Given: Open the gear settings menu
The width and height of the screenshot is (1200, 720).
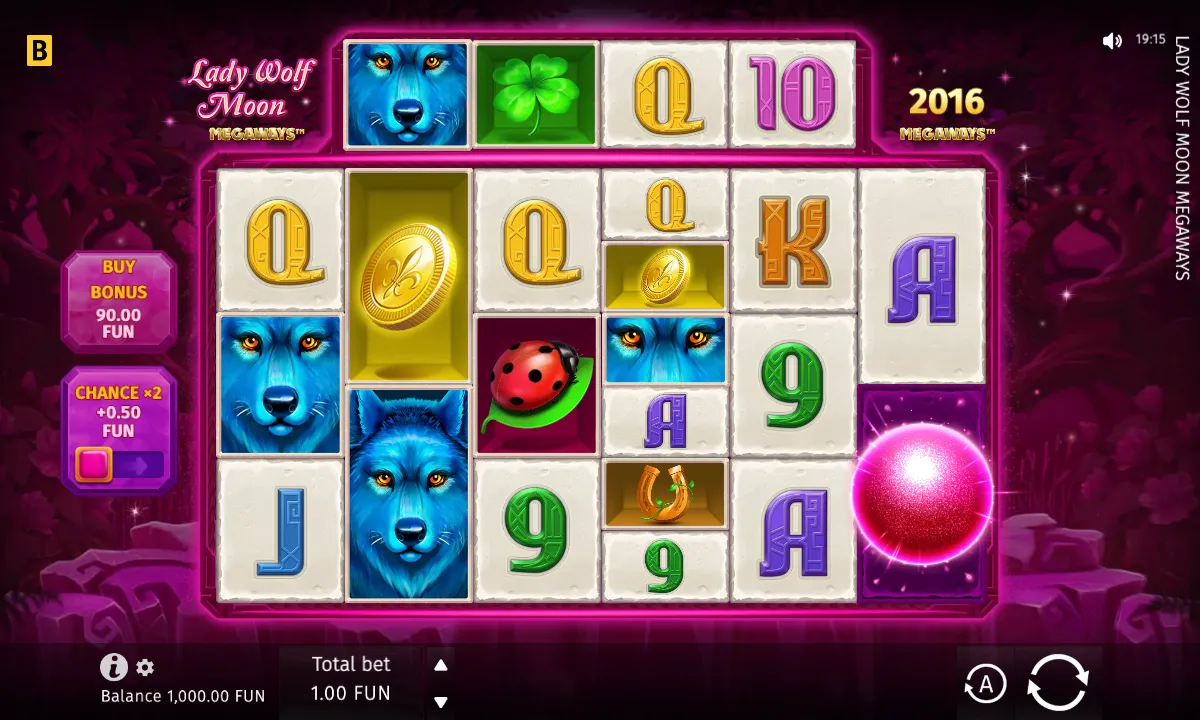Looking at the screenshot, I should click(x=145, y=668).
